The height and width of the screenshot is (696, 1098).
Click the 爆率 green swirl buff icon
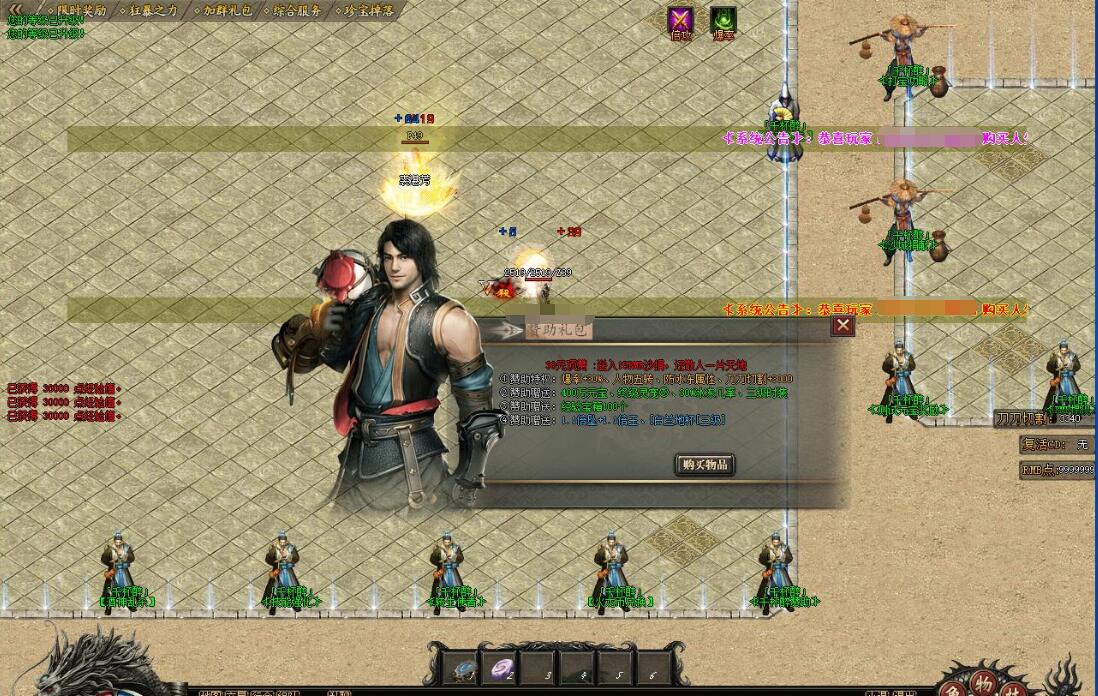coord(723,22)
